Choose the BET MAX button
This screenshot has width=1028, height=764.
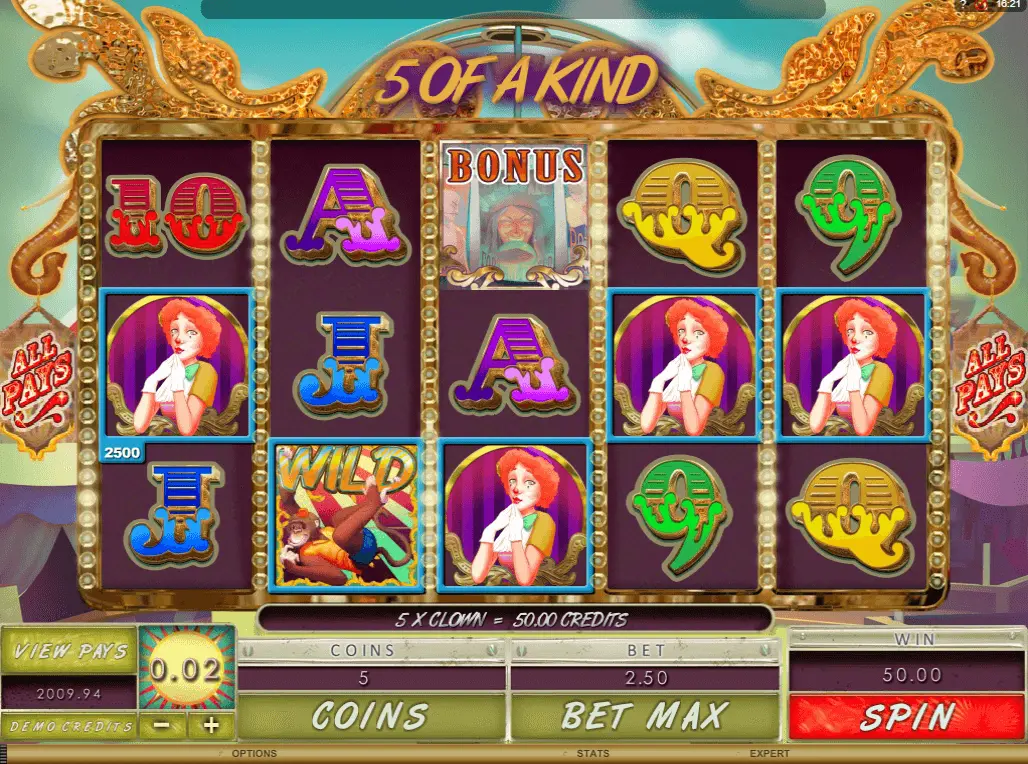[x=645, y=716]
